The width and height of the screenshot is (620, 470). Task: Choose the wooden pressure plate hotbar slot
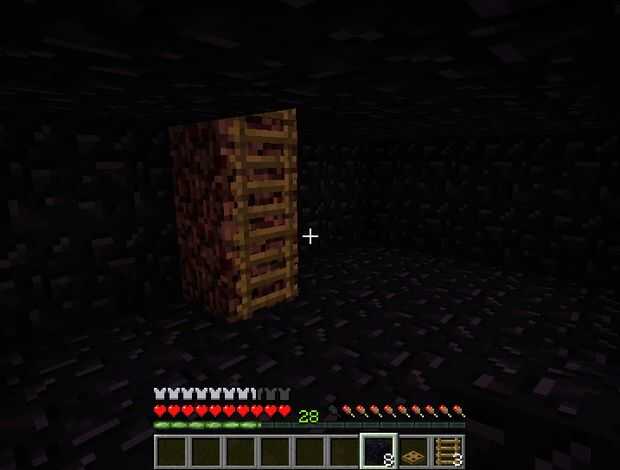coord(413,453)
